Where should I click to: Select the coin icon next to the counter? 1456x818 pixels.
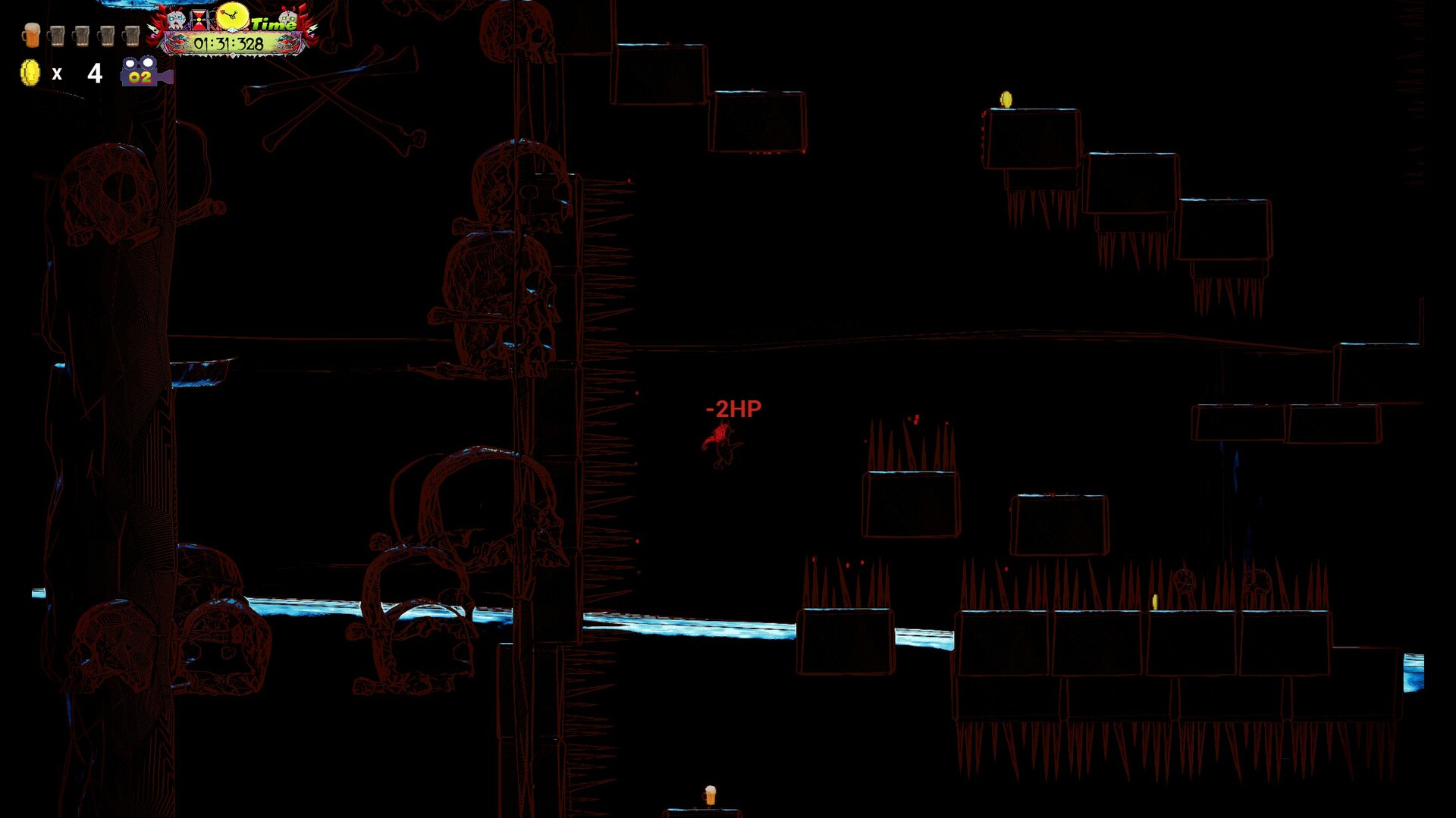click(30, 74)
